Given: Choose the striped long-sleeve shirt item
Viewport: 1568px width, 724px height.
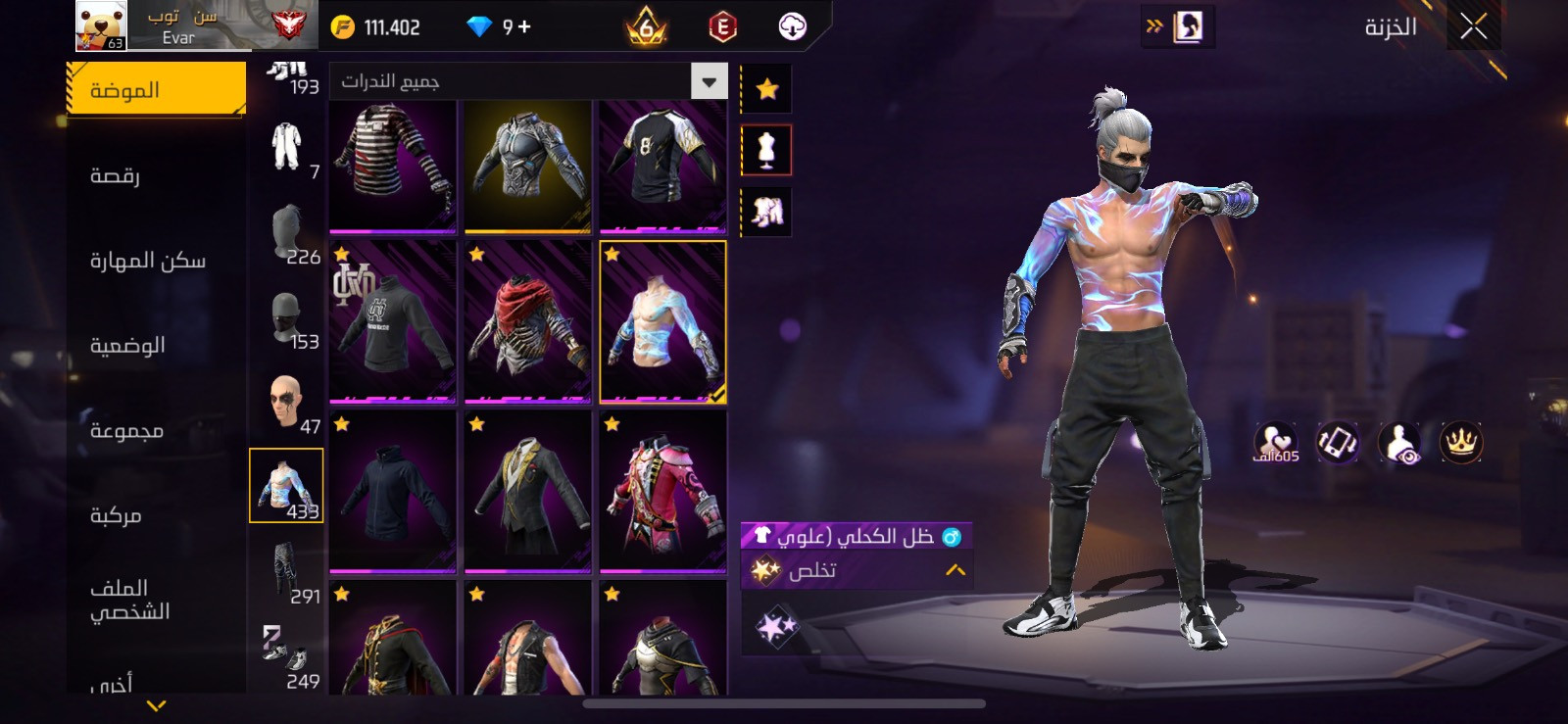Looking at the screenshot, I should point(392,167).
